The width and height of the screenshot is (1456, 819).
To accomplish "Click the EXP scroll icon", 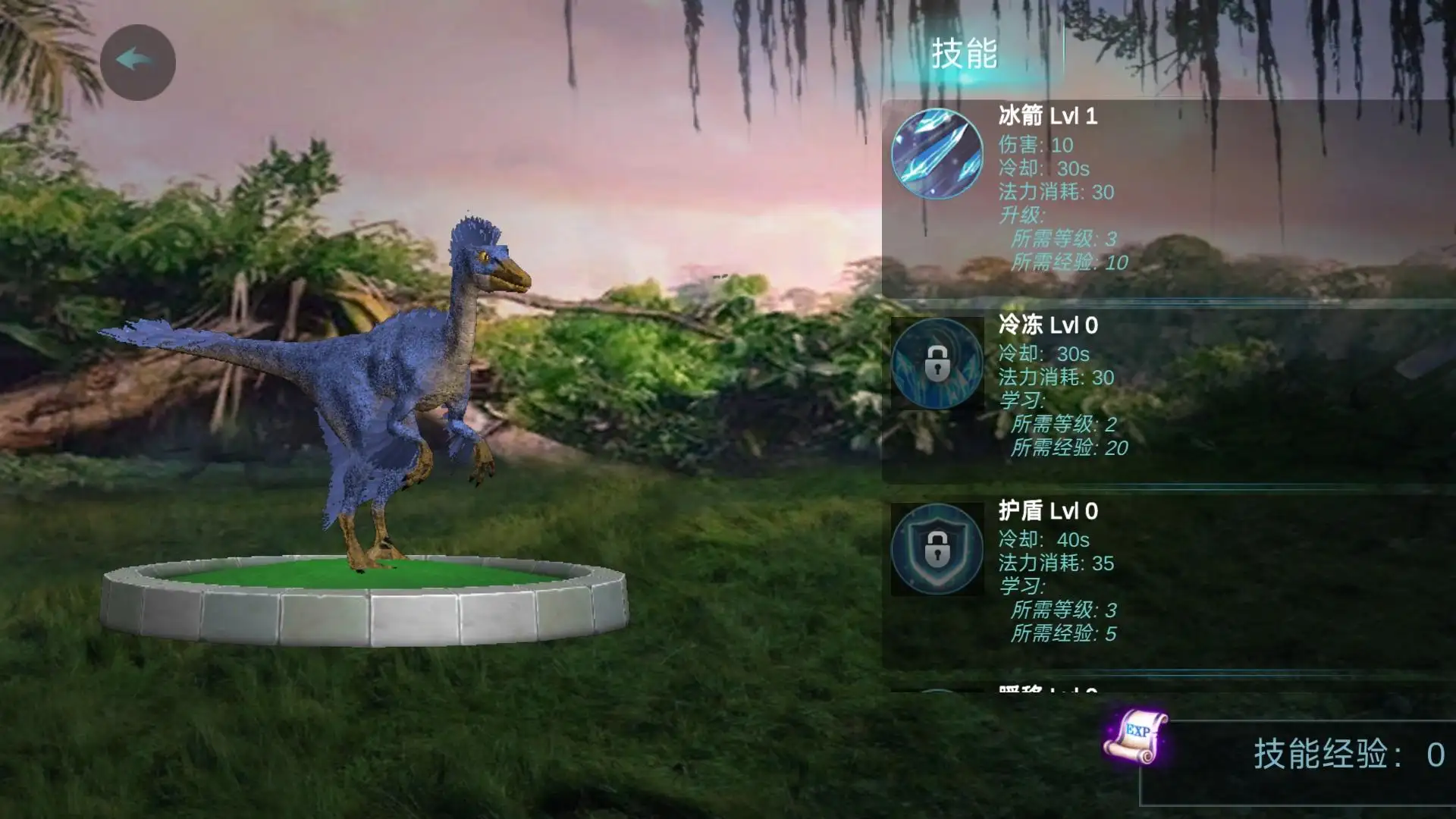I will [1135, 736].
